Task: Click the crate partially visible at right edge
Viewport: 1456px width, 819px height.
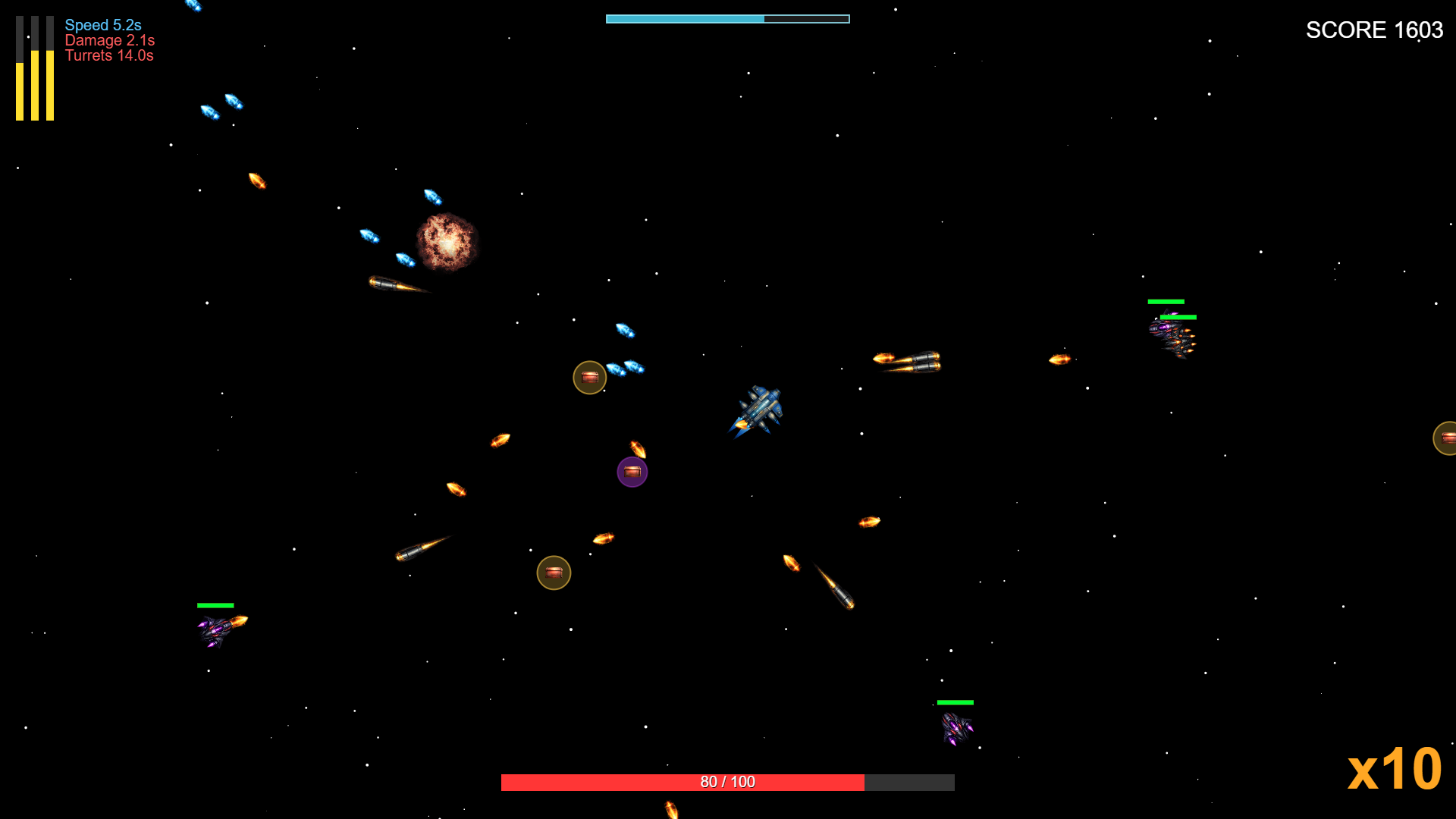Action: [x=1447, y=438]
